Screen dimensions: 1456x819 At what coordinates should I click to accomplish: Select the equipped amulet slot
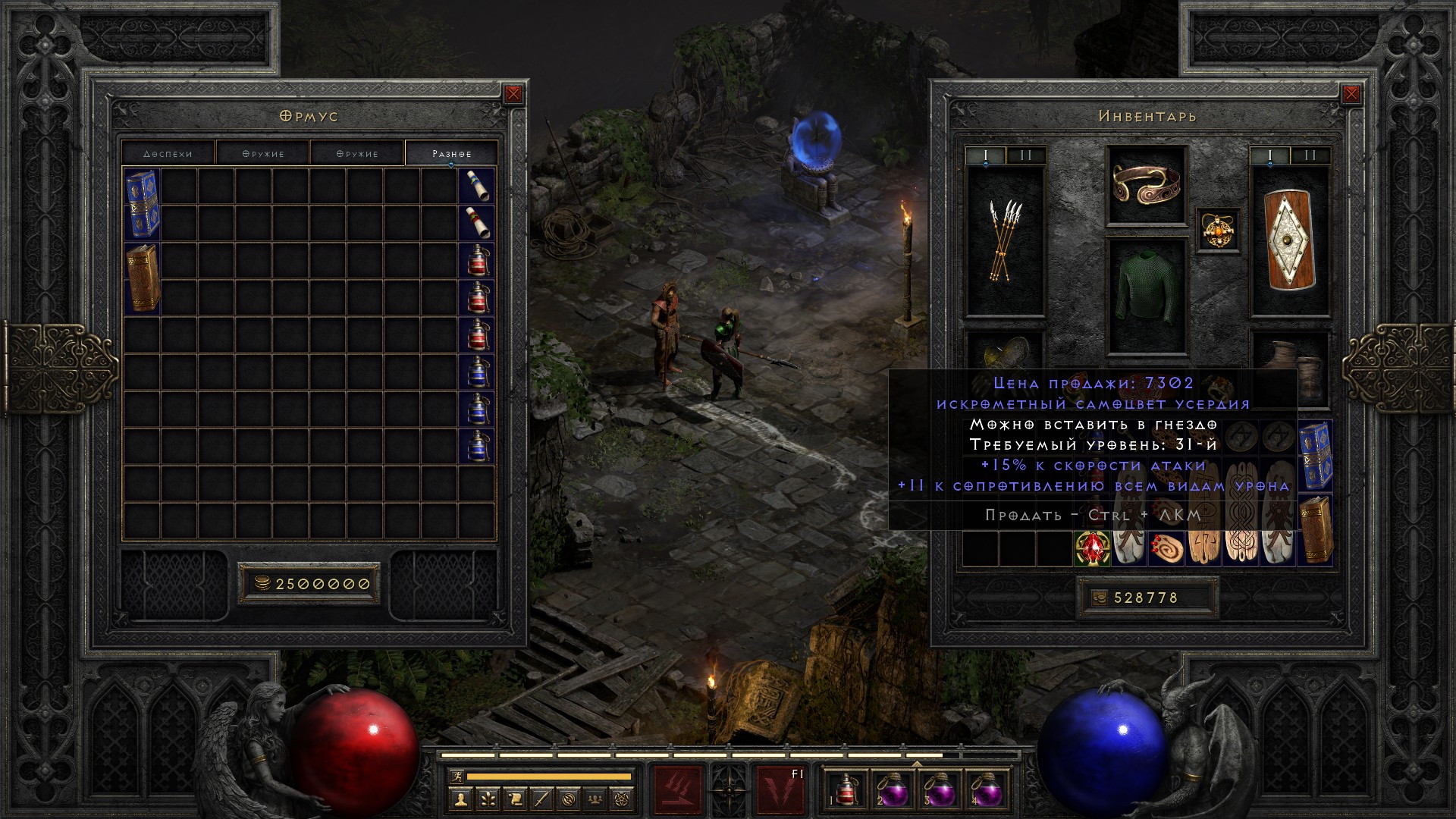[1218, 230]
